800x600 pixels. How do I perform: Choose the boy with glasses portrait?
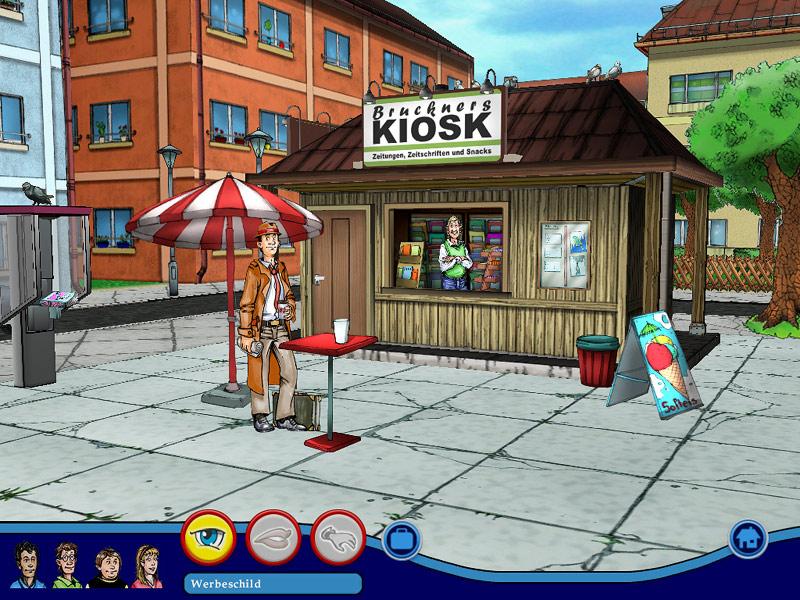(66, 565)
